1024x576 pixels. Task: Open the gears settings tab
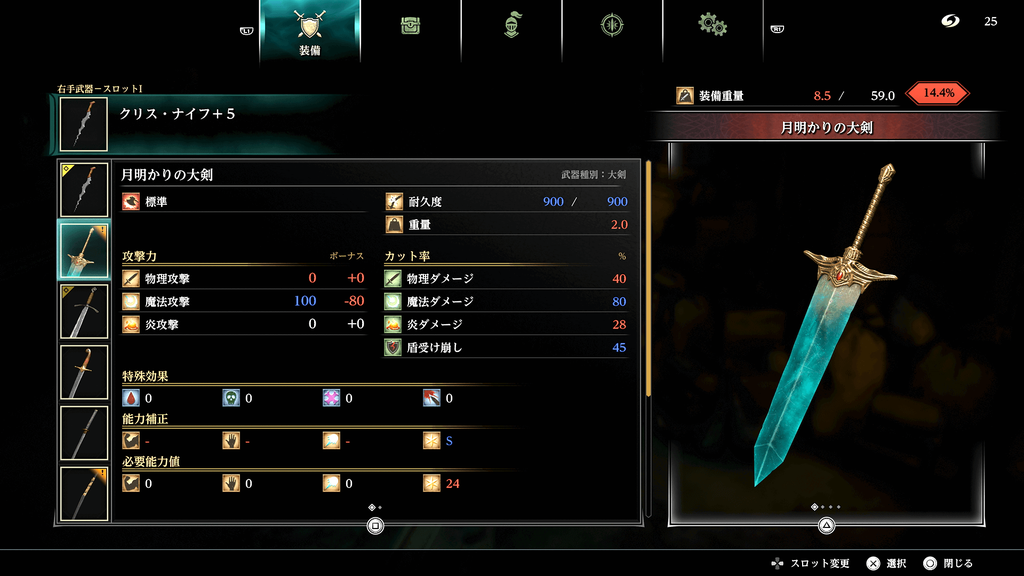coord(712,26)
